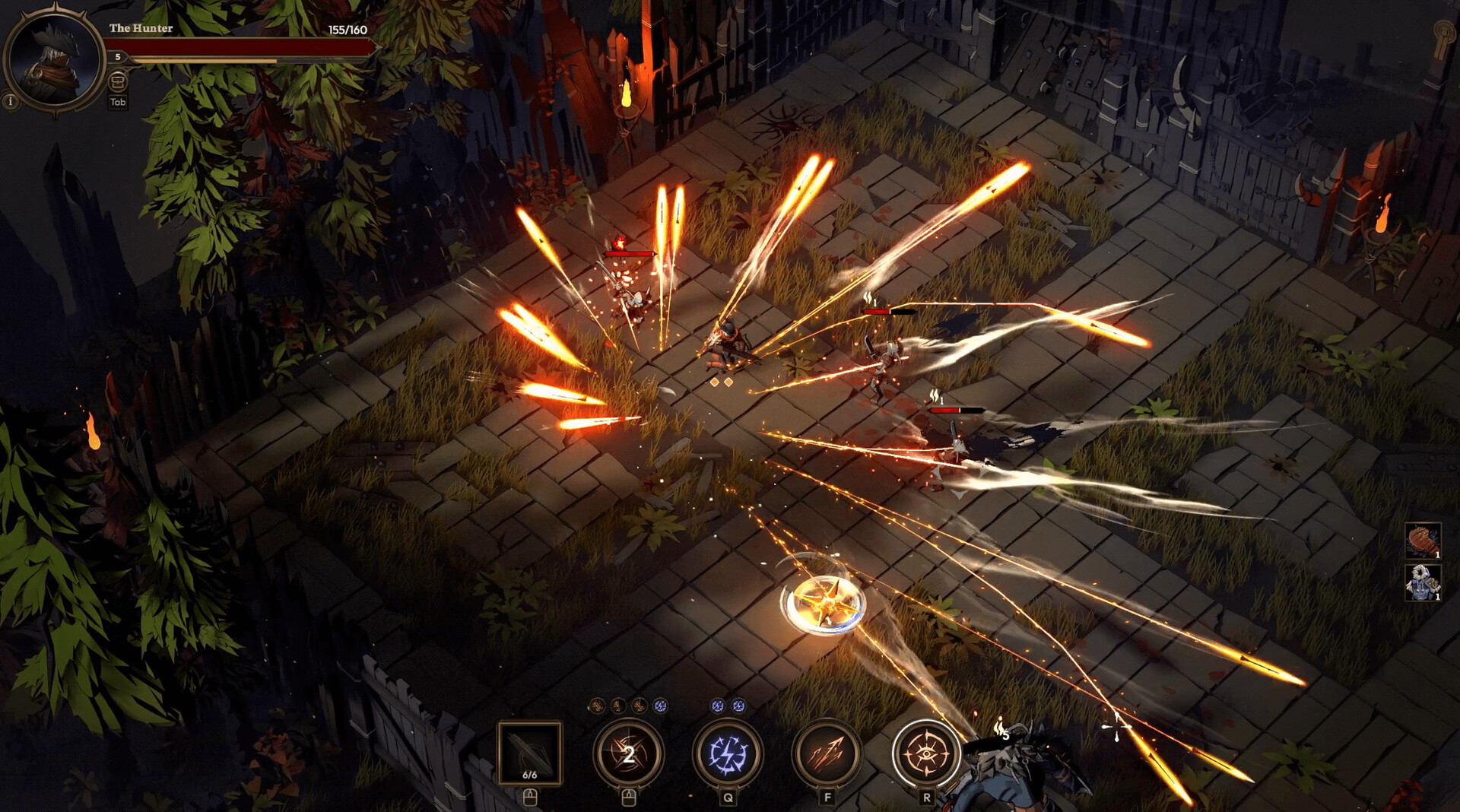The image size is (1460, 812).
Task: Select the crossbow weapon slot showing 6/6
Action: click(530, 753)
